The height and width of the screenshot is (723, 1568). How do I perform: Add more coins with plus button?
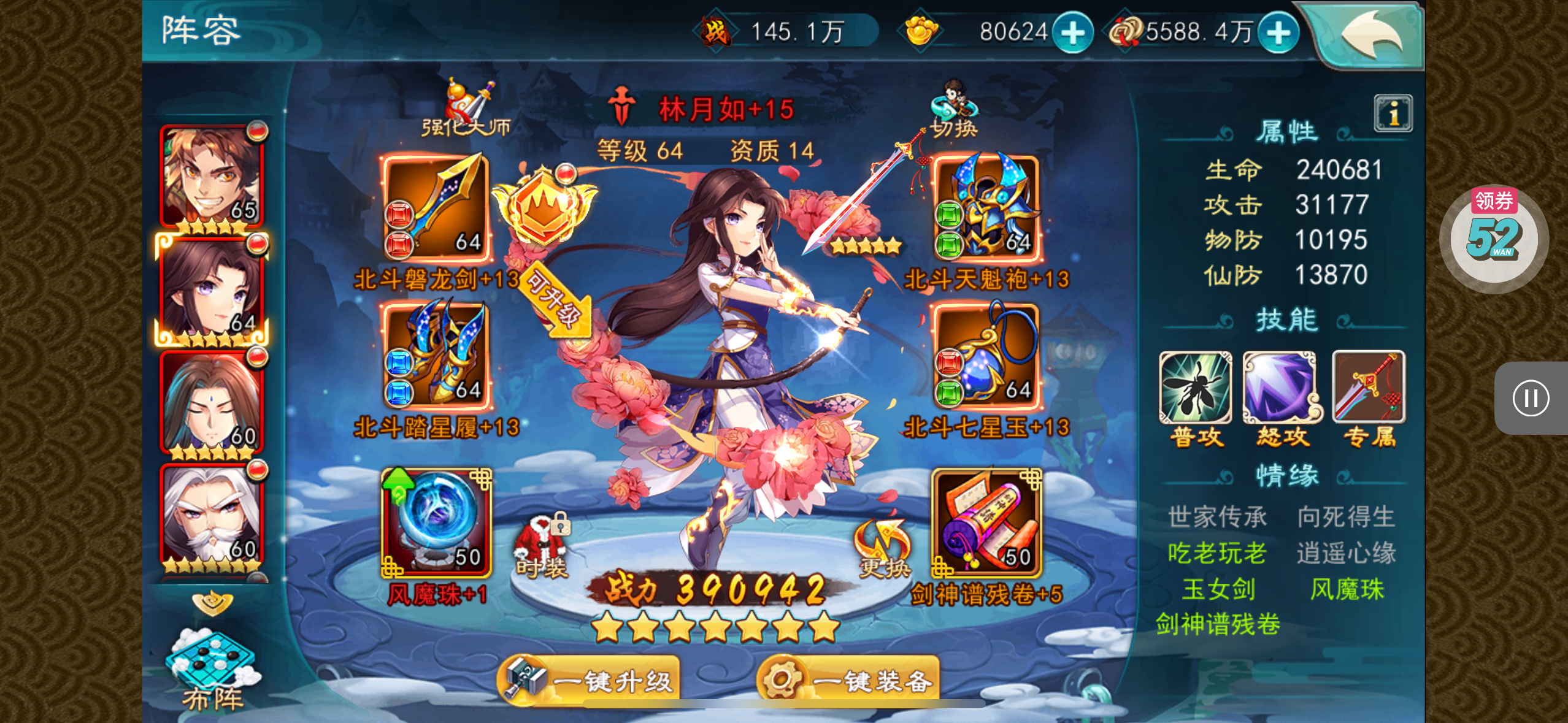click(1278, 33)
